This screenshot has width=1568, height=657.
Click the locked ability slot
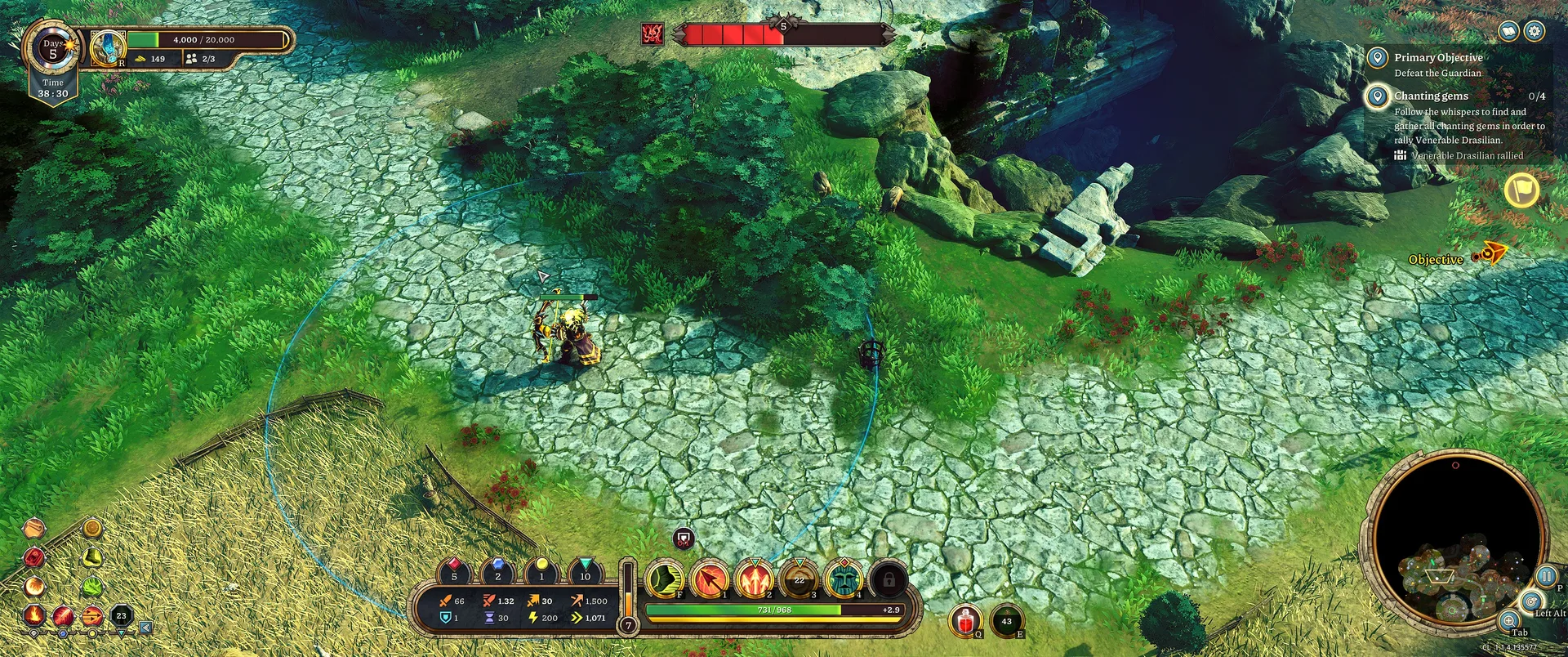click(x=889, y=579)
